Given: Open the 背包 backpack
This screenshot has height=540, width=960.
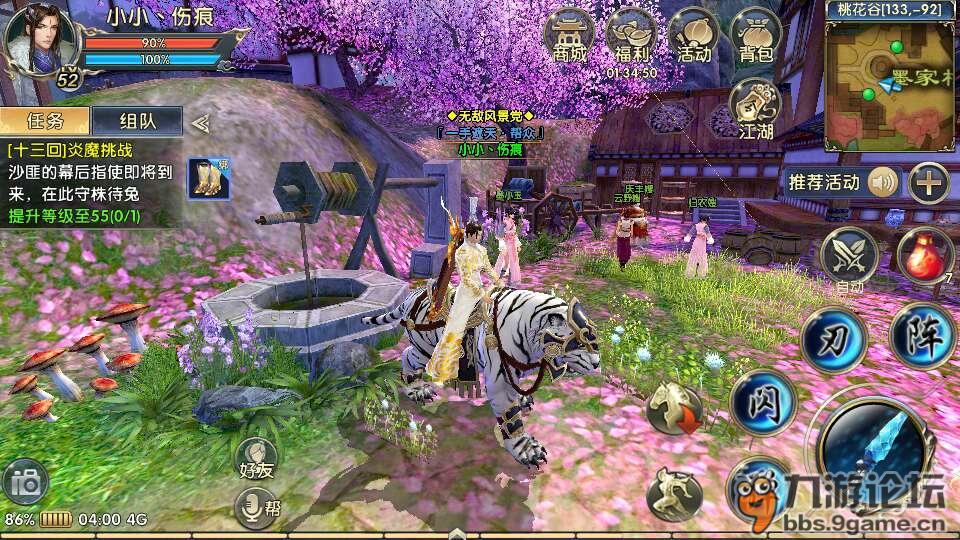Looking at the screenshot, I should [756, 36].
